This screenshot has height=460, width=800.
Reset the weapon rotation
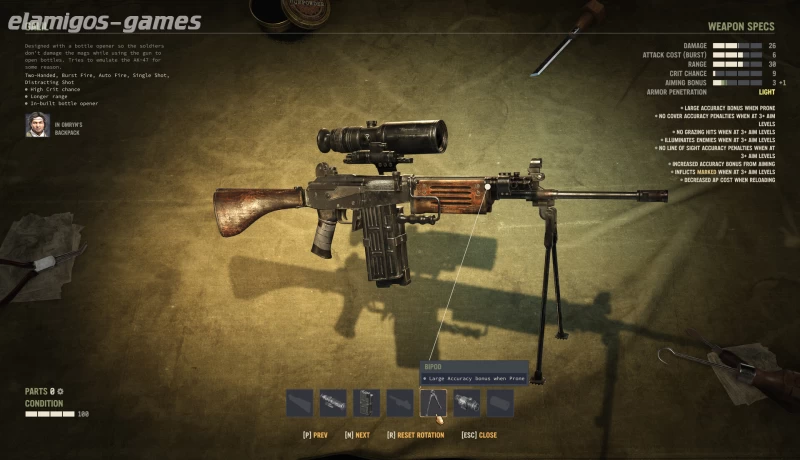coord(412,435)
